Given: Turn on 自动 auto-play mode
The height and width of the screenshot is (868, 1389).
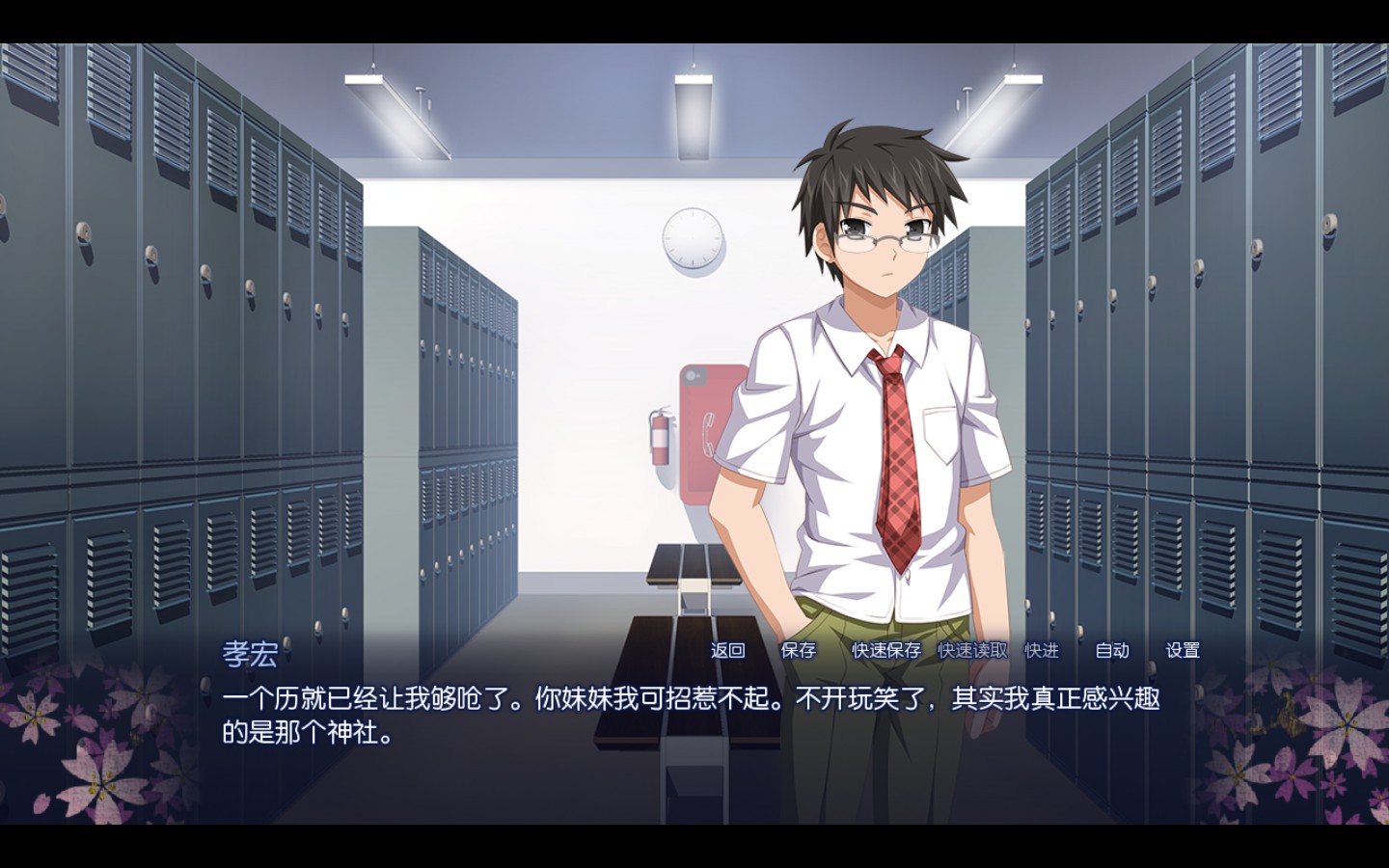Looking at the screenshot, I should pyautogui.click(x=1111, y=651).
